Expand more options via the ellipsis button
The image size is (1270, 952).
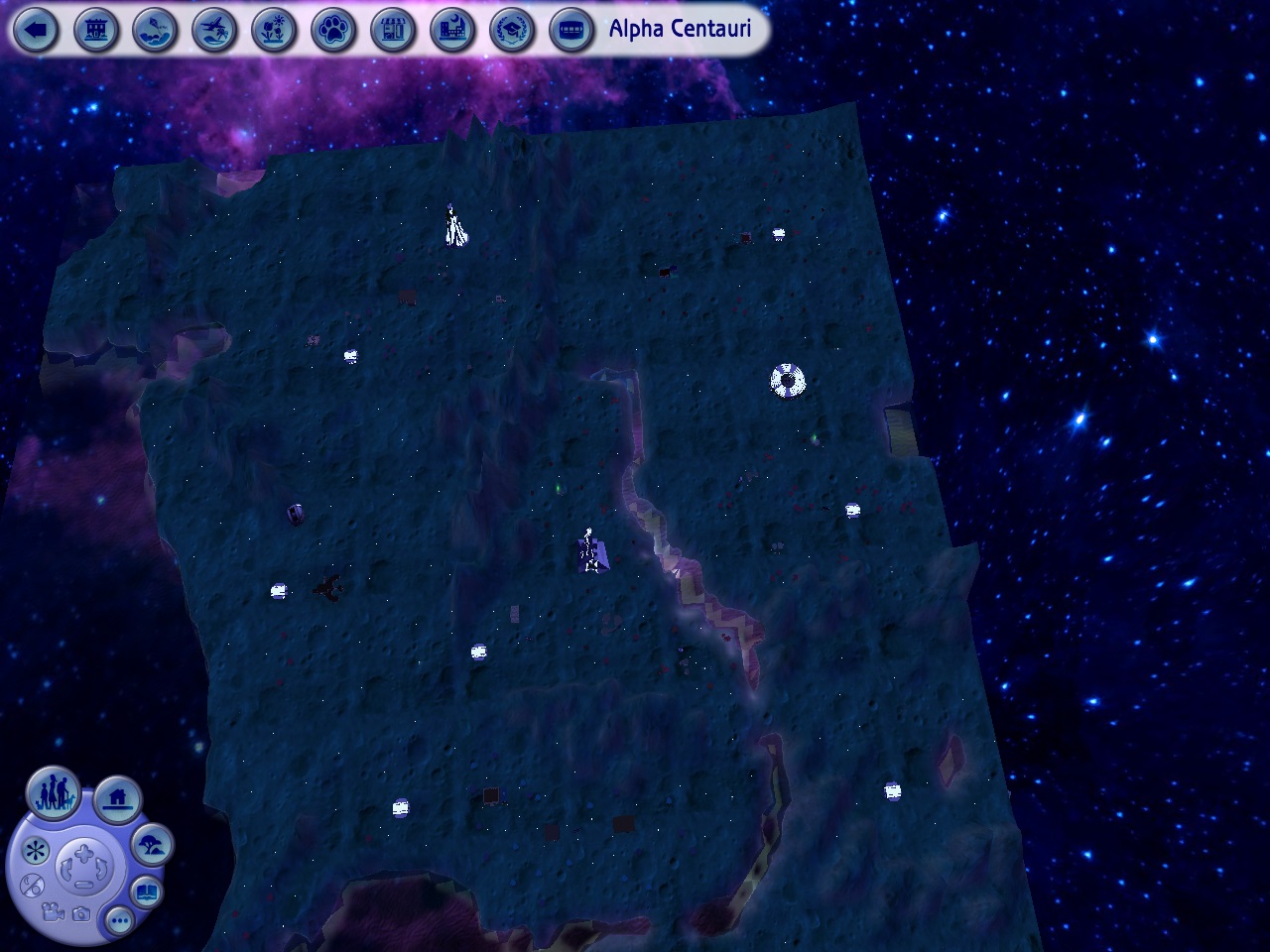[x=119, y=920]
